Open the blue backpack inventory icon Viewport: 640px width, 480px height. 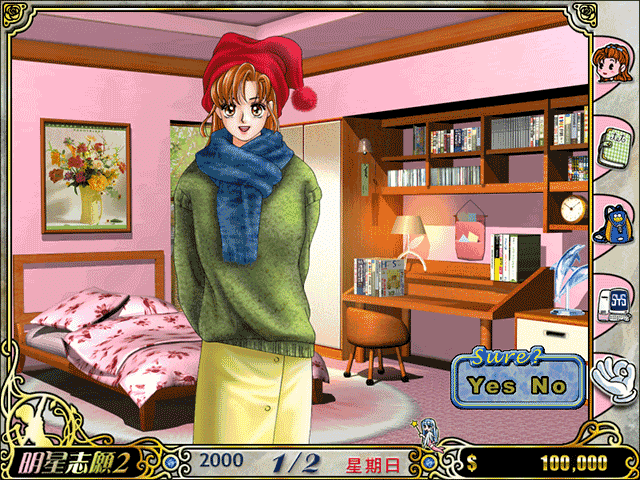pyautogui.click(x=612, y=225)
